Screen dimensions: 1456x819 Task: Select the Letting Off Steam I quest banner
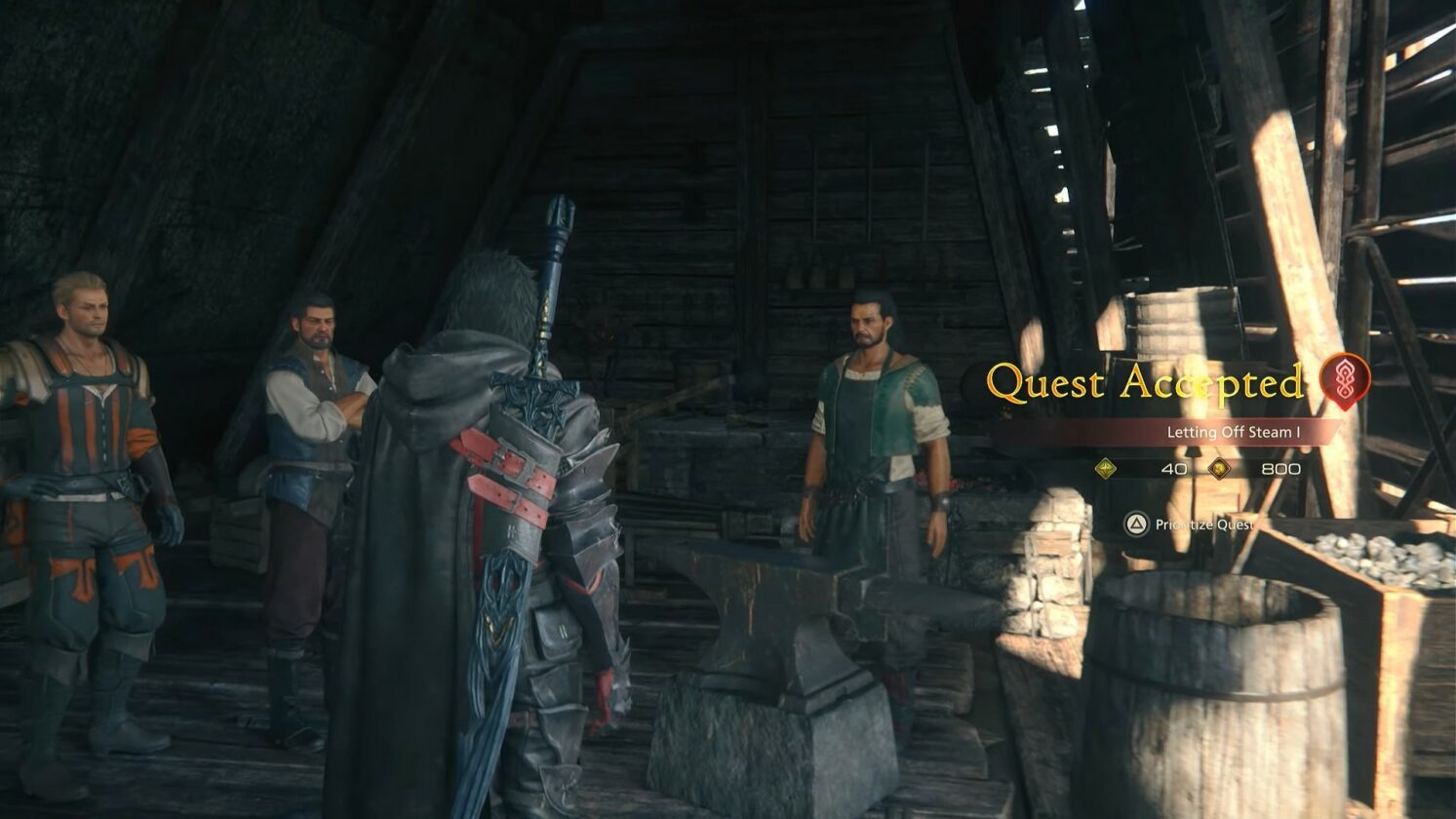pyautogui.click(x=1233, y=432)
